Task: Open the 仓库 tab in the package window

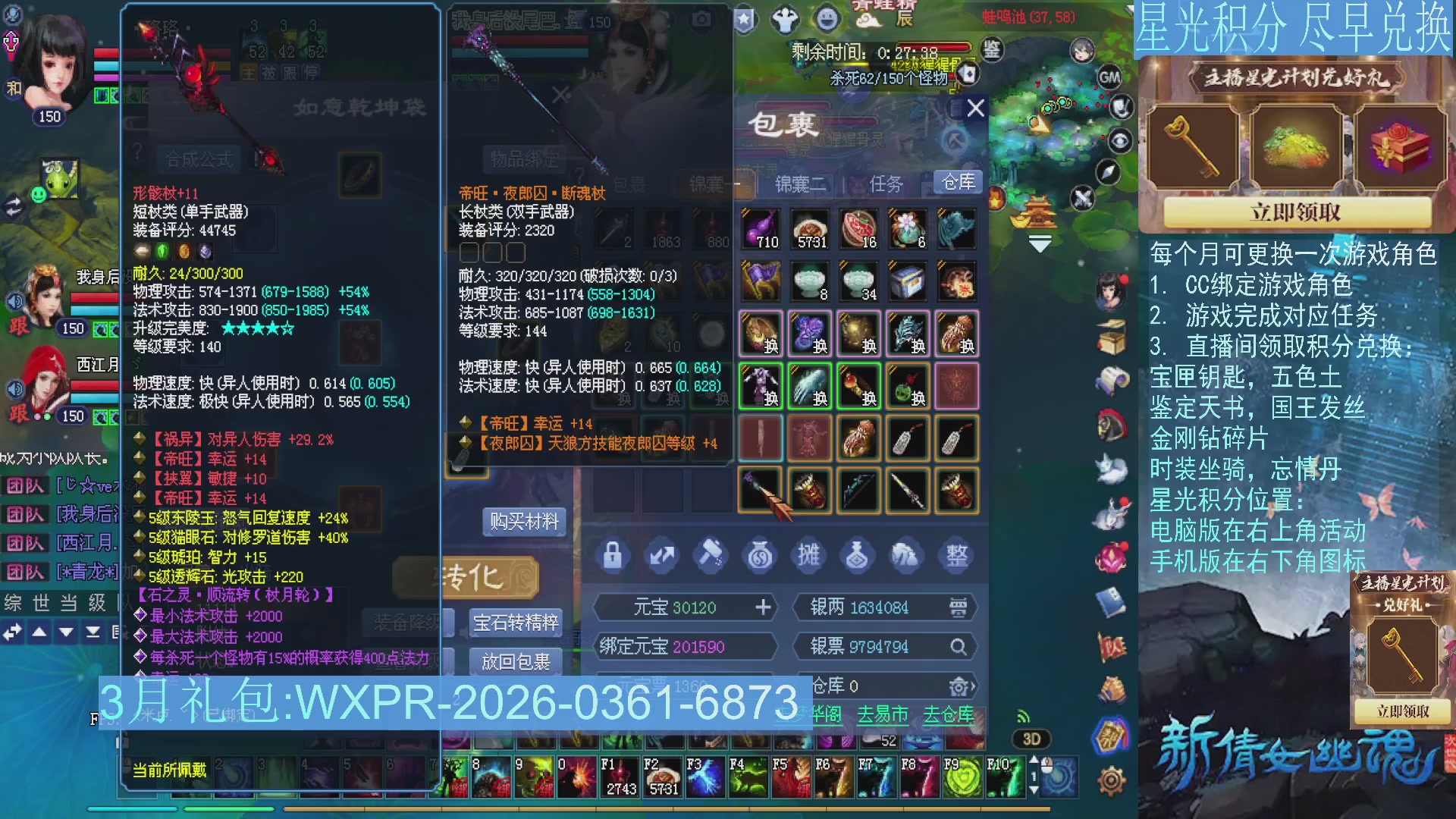Action: pos(957,182)
